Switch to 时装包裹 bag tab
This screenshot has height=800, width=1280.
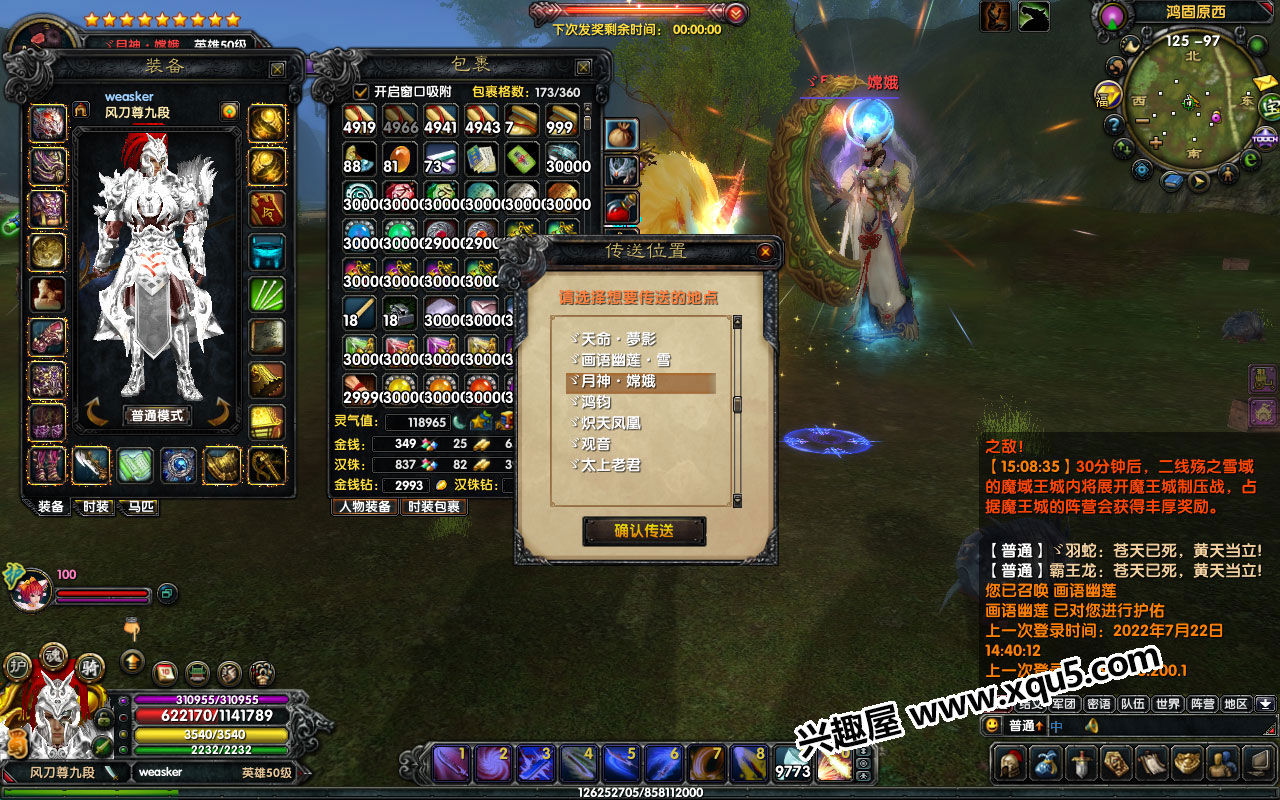pyautogui.click(x=434, y=507)
